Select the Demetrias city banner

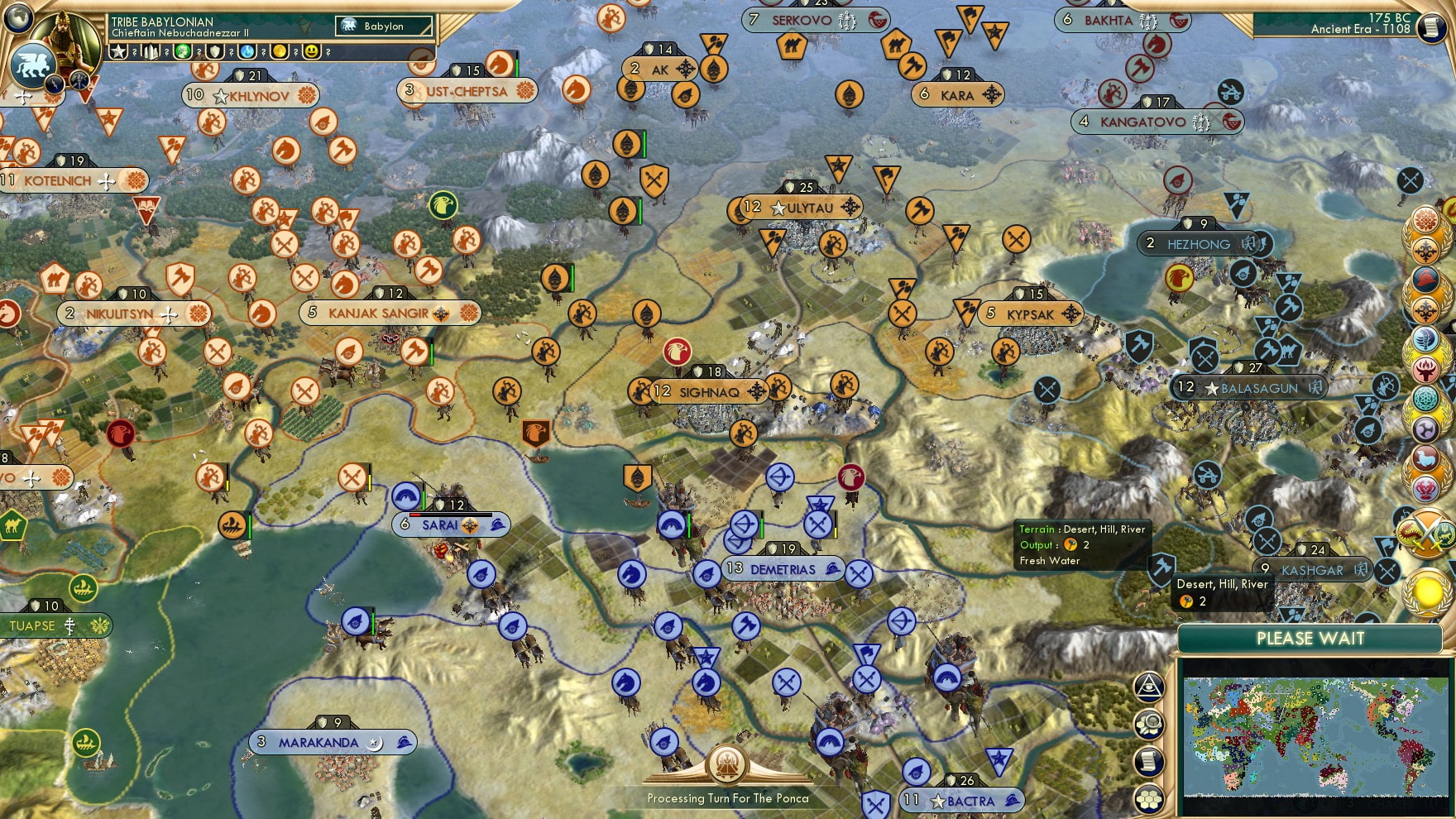[x=782, y=569]
